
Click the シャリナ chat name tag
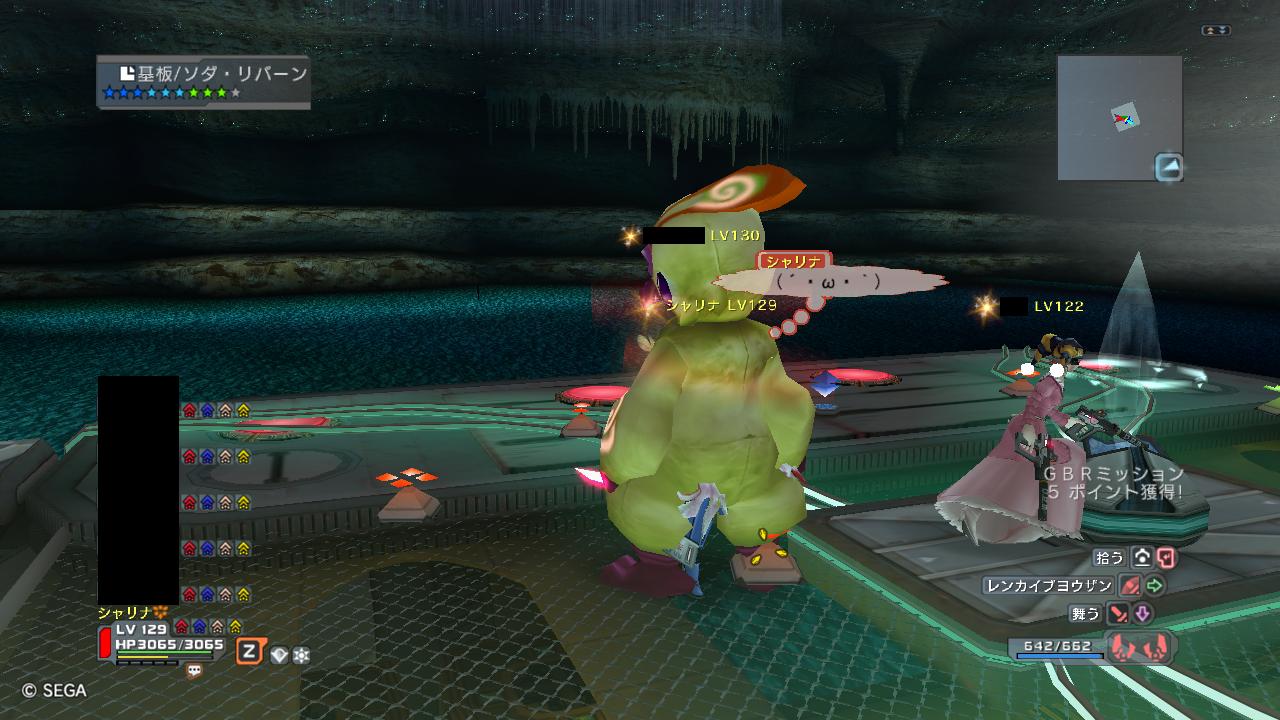[x=795, y=262]
